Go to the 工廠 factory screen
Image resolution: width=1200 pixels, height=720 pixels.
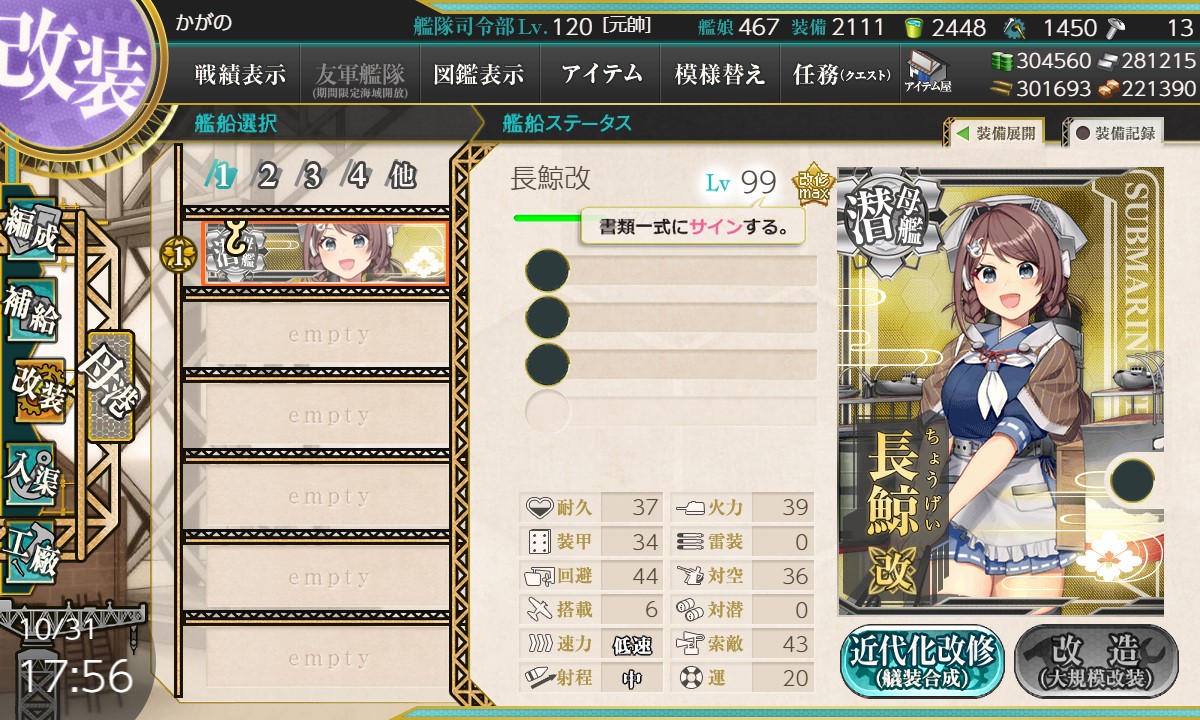pyautogui.click(x=32, y=548)
